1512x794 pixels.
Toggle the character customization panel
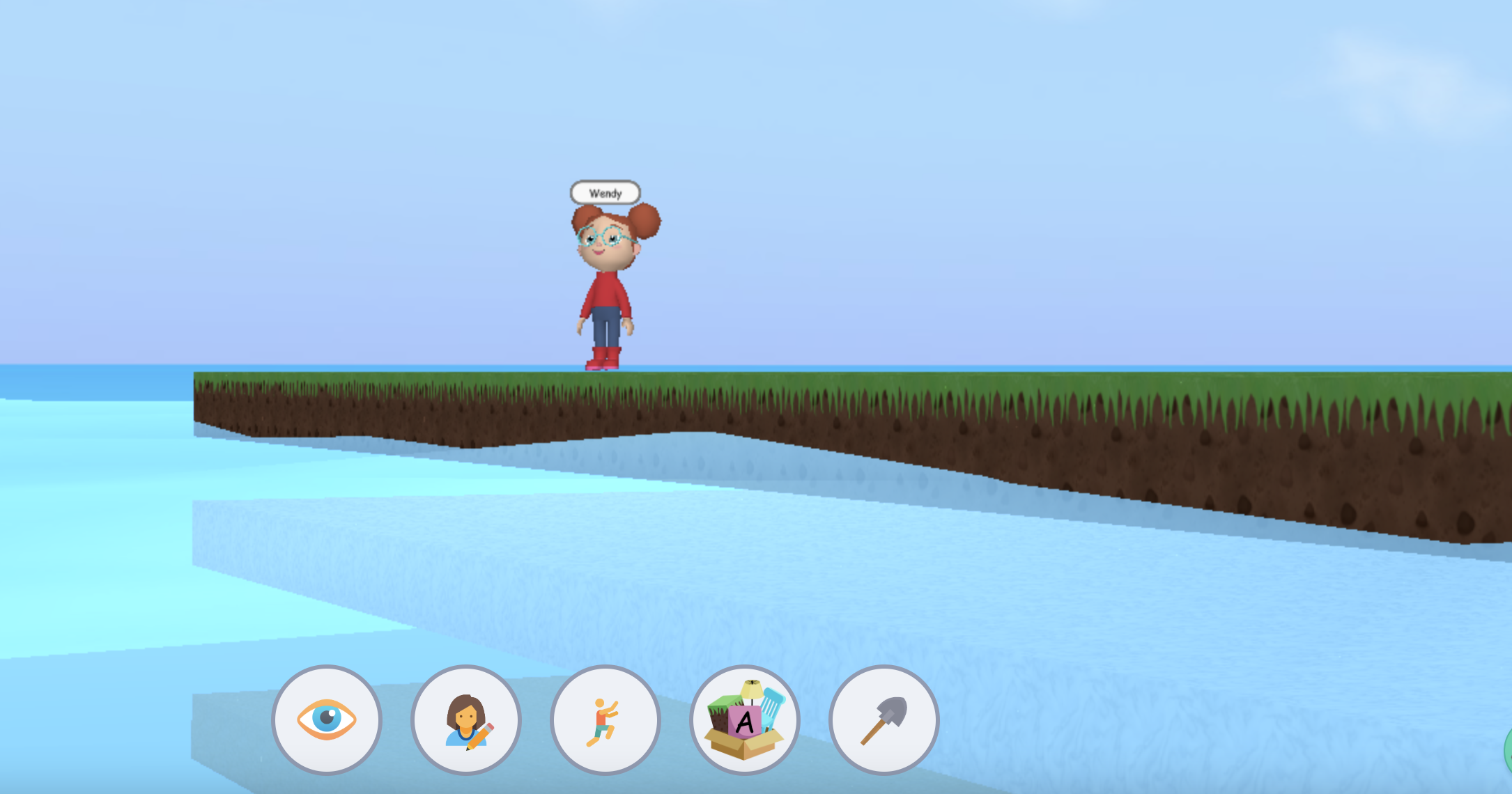pos(466,721)
